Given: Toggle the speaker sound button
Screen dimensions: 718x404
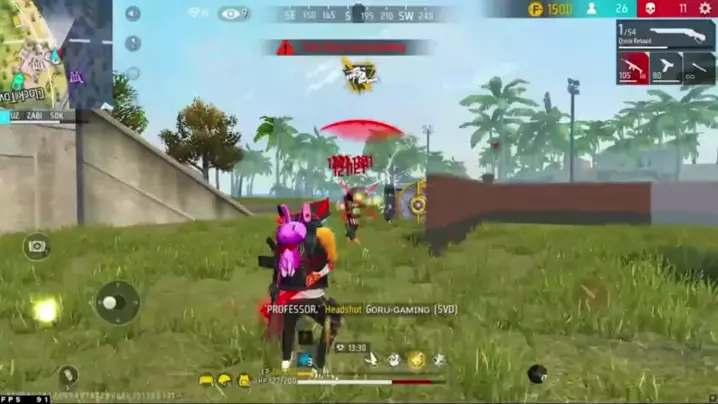Looking at the screenshot, I should click(133, 14).
